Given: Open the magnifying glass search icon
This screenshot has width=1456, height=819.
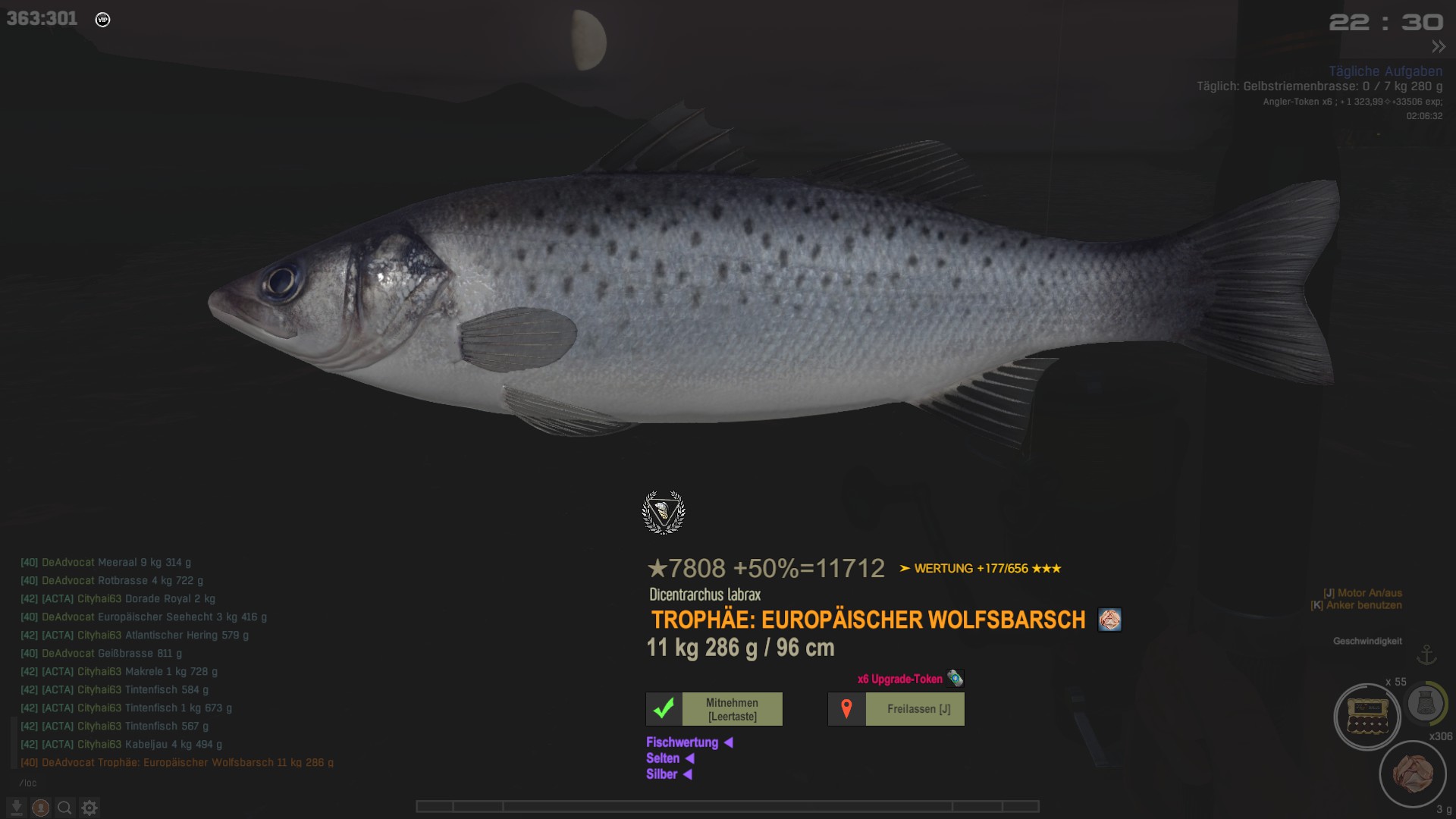Looking at the screenshot, I should pos(65,808).
